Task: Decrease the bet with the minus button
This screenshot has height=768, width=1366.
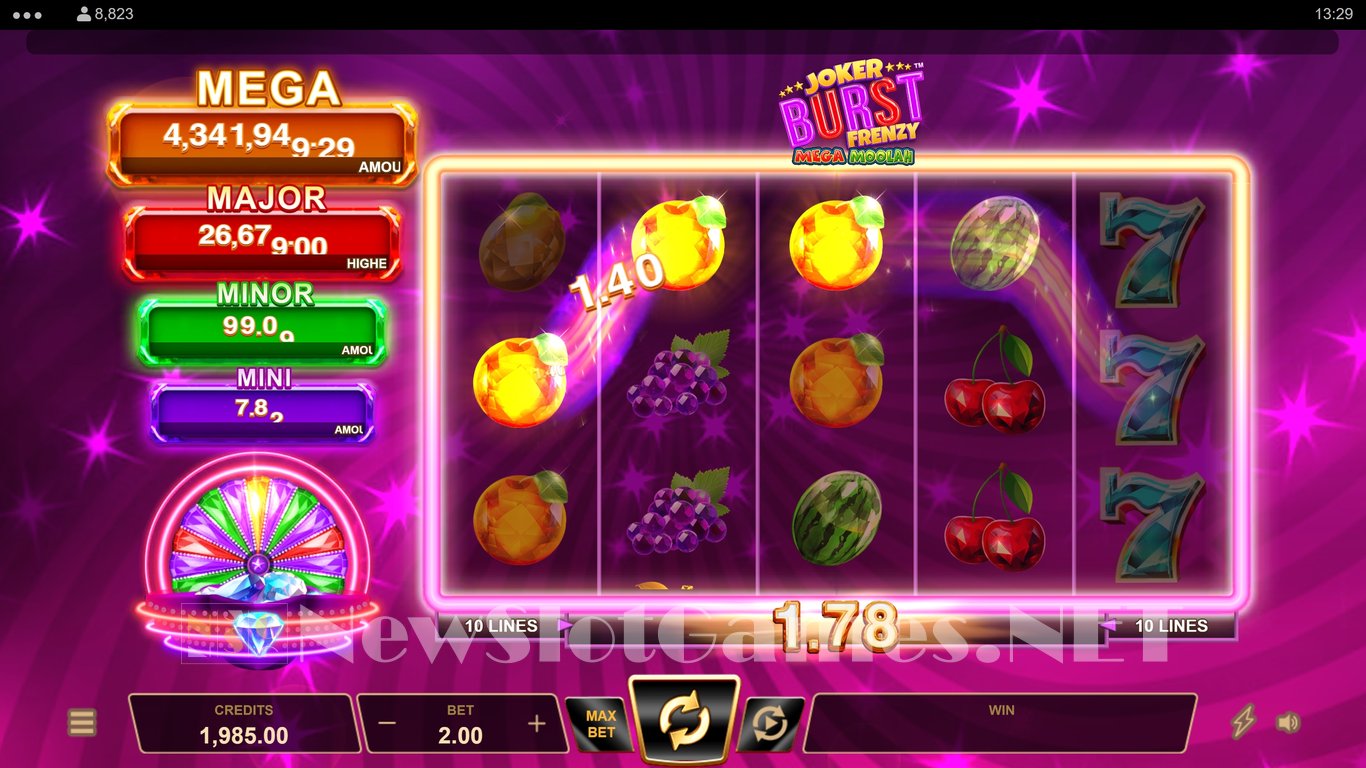Action: click(388, 723)
